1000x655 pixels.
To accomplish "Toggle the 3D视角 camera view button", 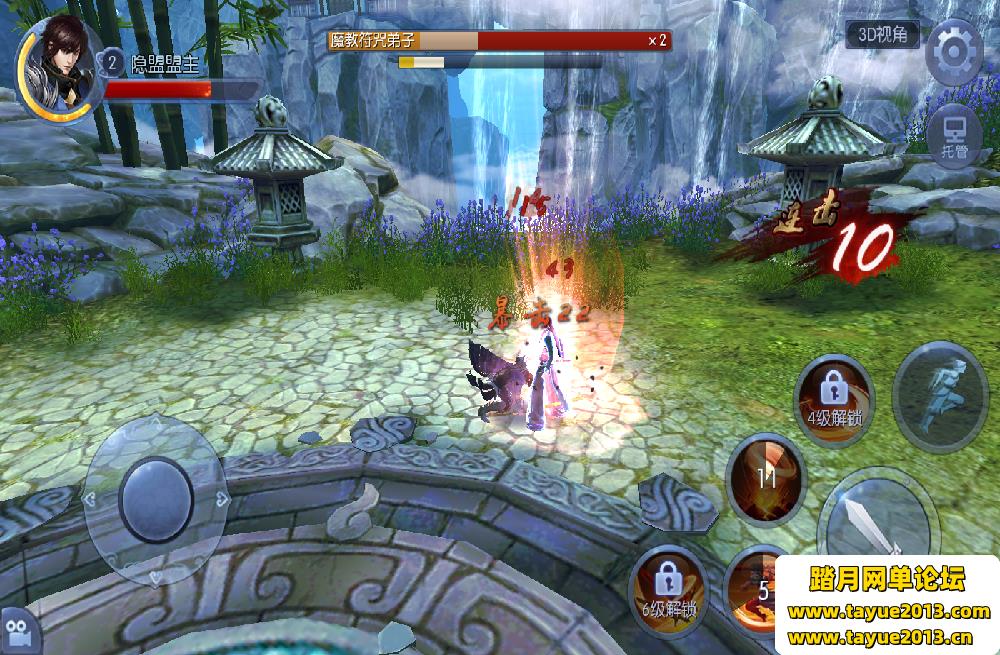I will click(882, 34).
